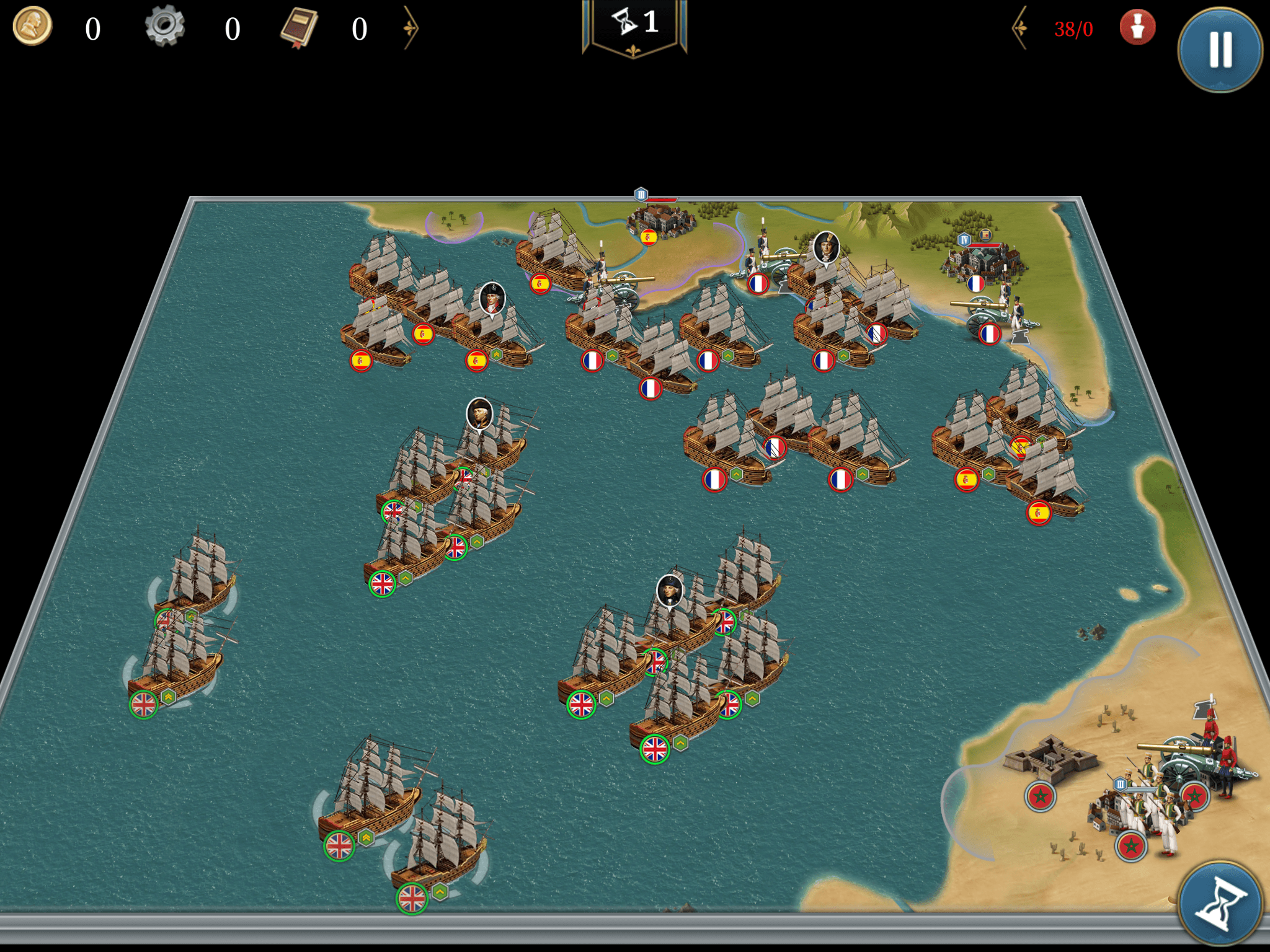The height and width of the screenshot is (952, 1270).
Task: Expand the arrow beside the 38/0 counter
Action: point(1020,28)
